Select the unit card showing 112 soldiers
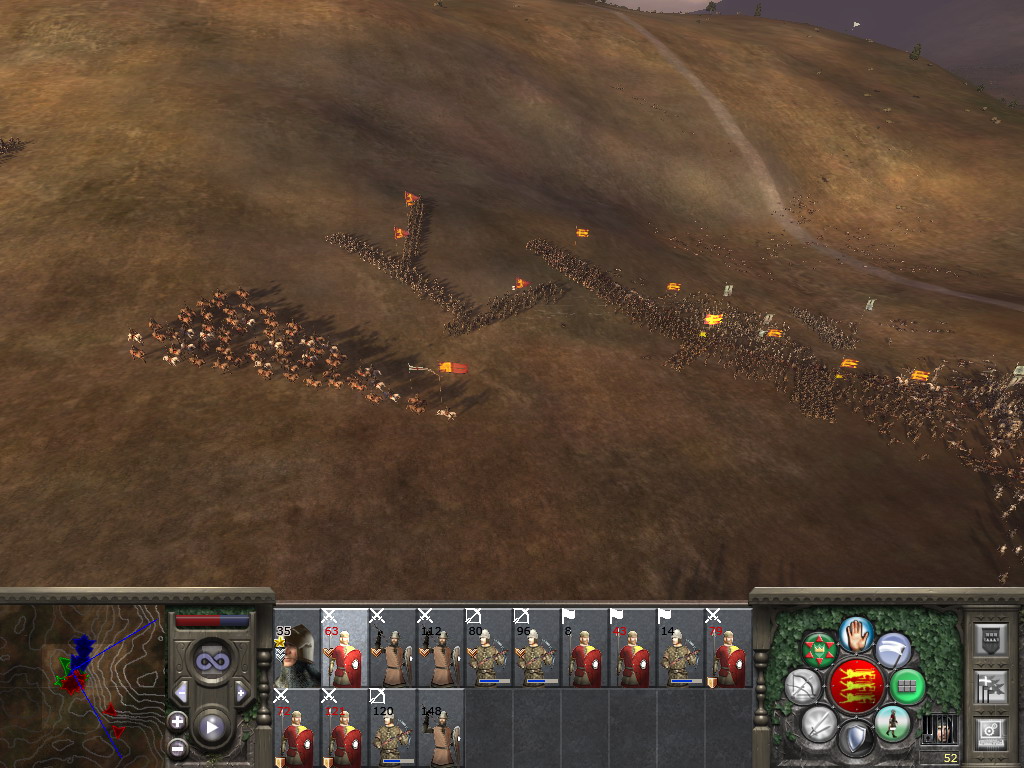This screenshot has height=768, width=1024. pos(440,648)
